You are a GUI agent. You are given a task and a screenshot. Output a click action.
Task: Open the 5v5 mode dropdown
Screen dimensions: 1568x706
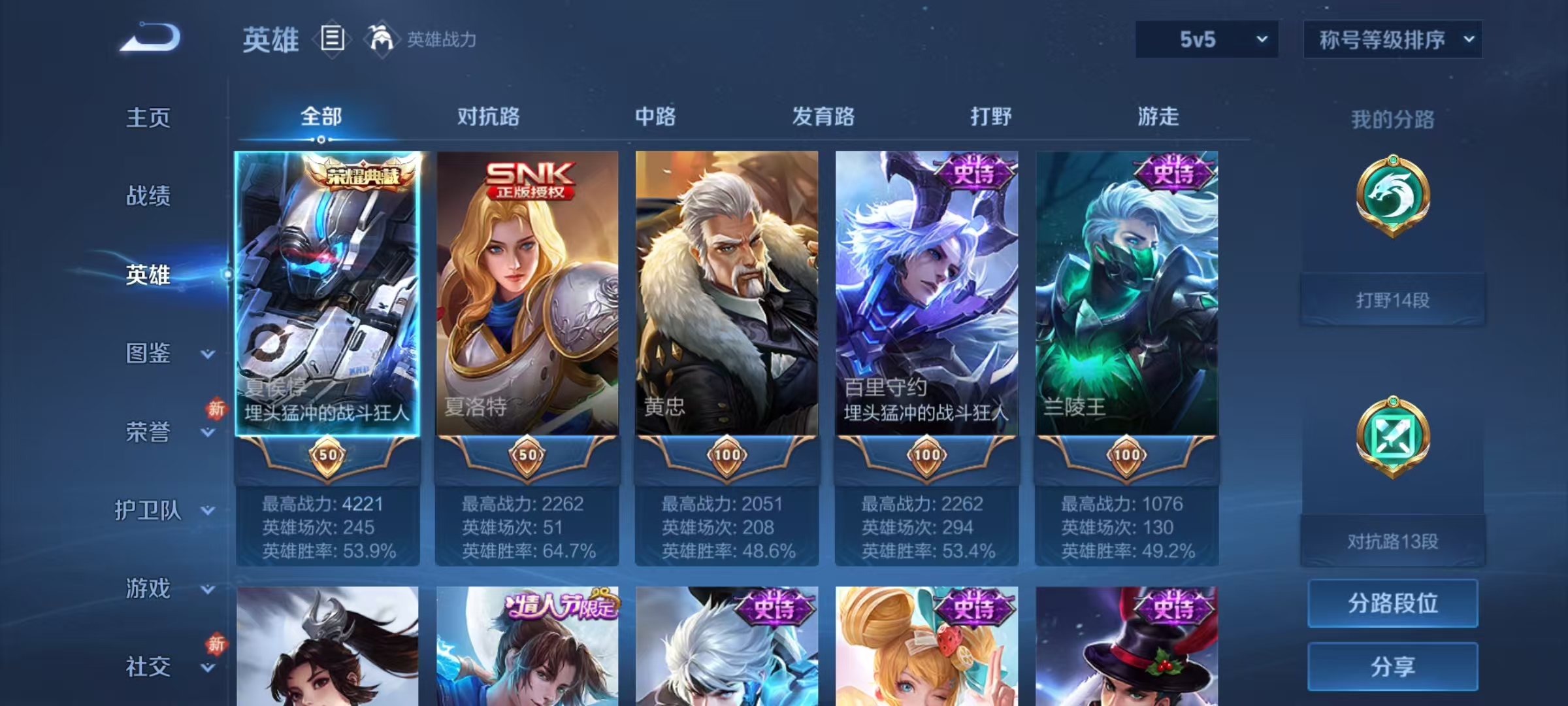[x=1206, y=39]
